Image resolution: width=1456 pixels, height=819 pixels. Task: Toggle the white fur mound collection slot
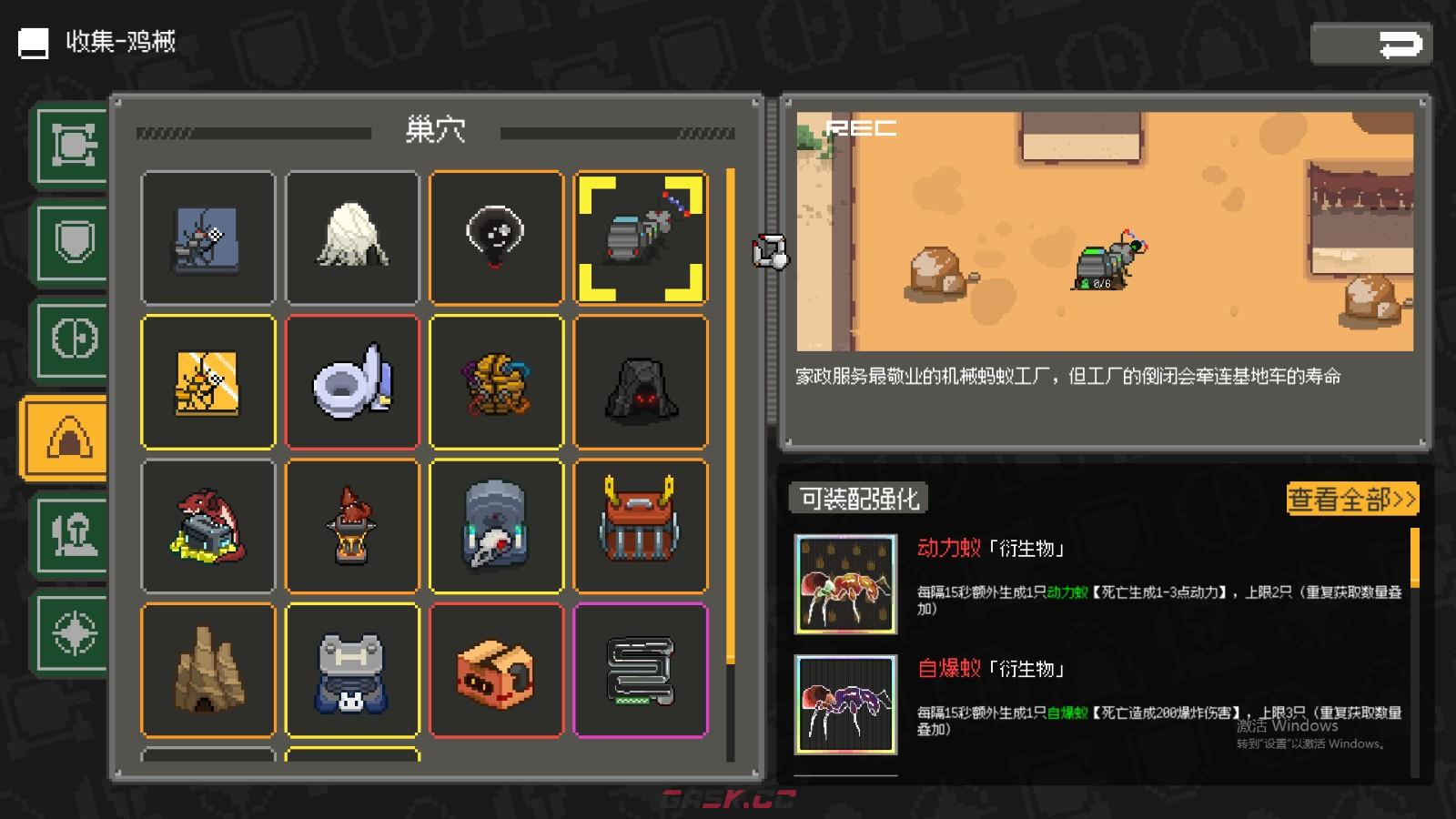[352, 237]
